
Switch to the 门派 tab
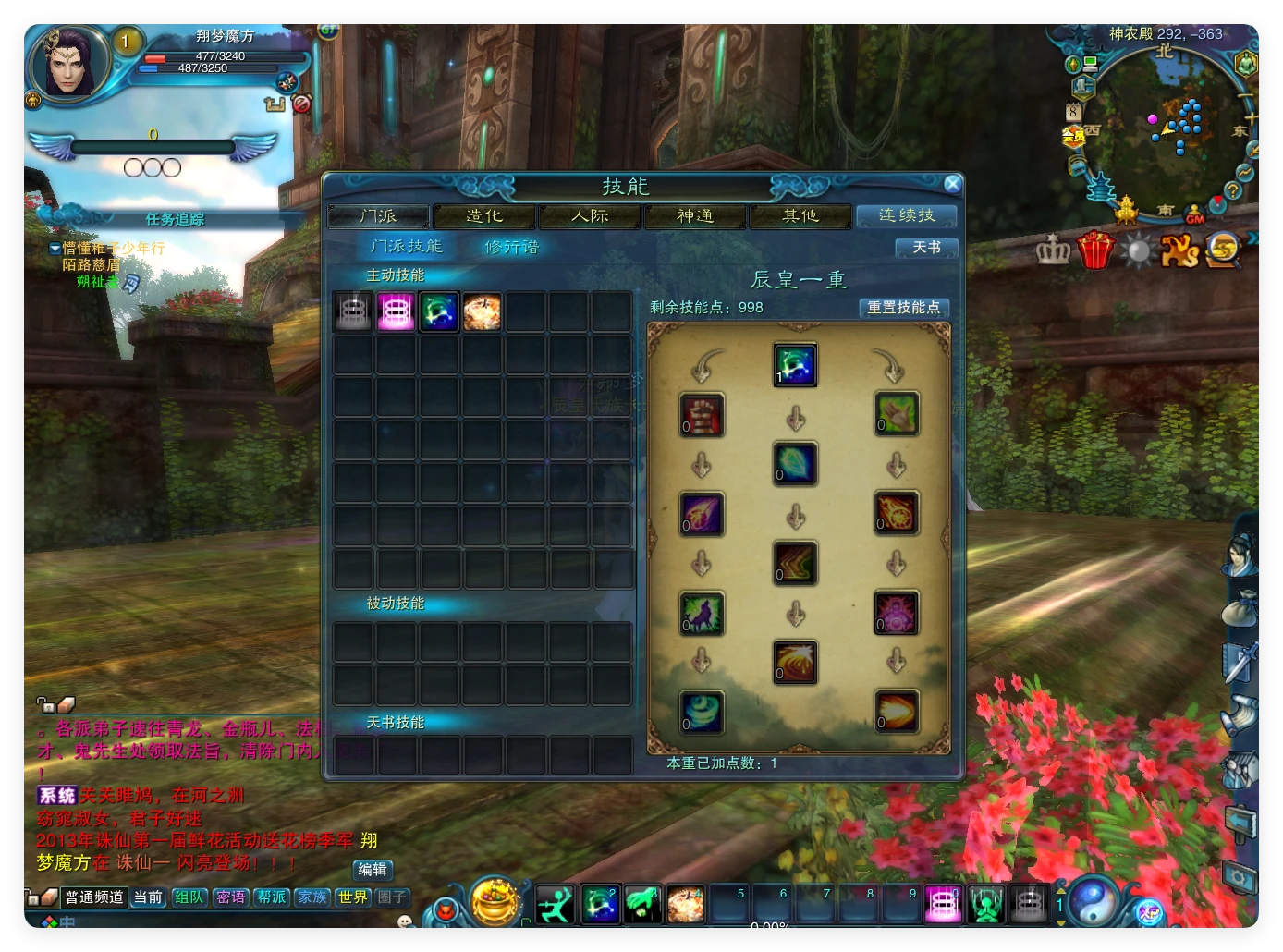[x=378, y=216]
